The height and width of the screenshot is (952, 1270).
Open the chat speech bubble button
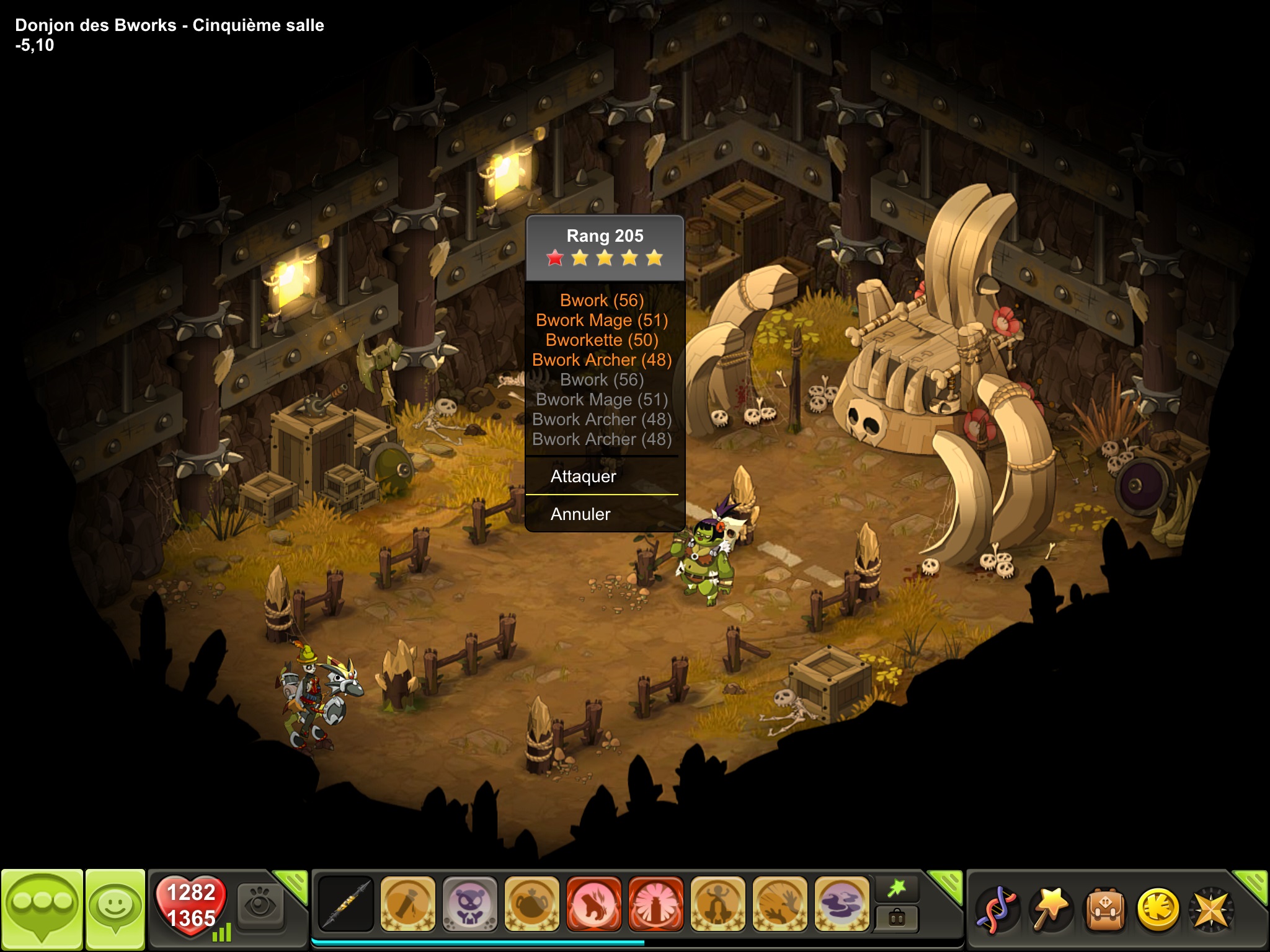click(42, 909)
